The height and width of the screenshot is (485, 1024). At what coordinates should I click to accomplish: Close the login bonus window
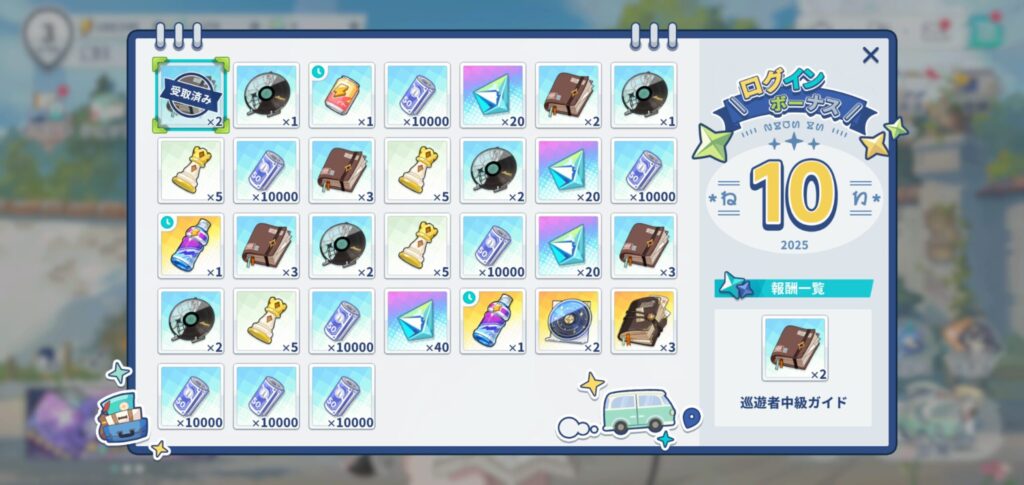(x=870, y=56)
